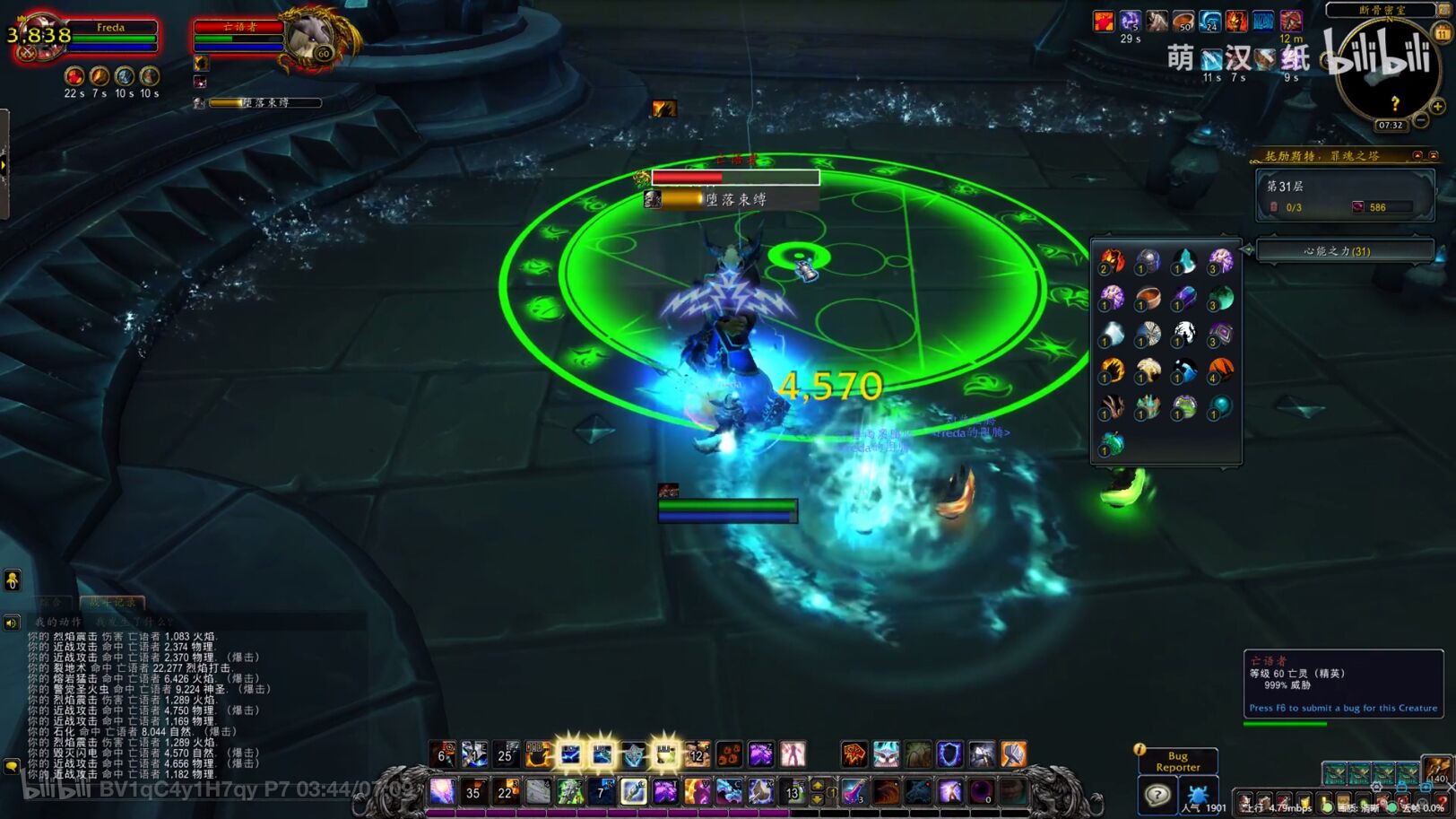Open the backpack bag slot
1456x819 pixels.
(x=1438, y=771)
